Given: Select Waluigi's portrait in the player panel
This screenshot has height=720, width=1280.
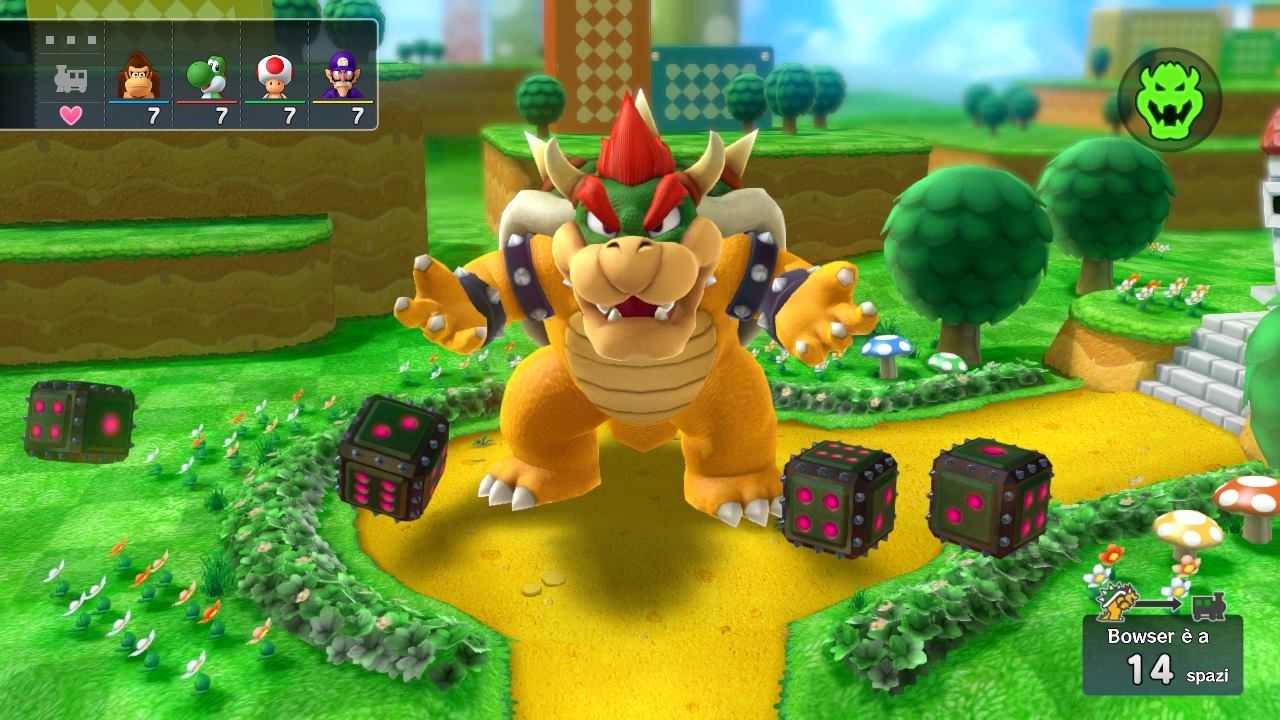Looking at the screenshot, I should point(343,76).
